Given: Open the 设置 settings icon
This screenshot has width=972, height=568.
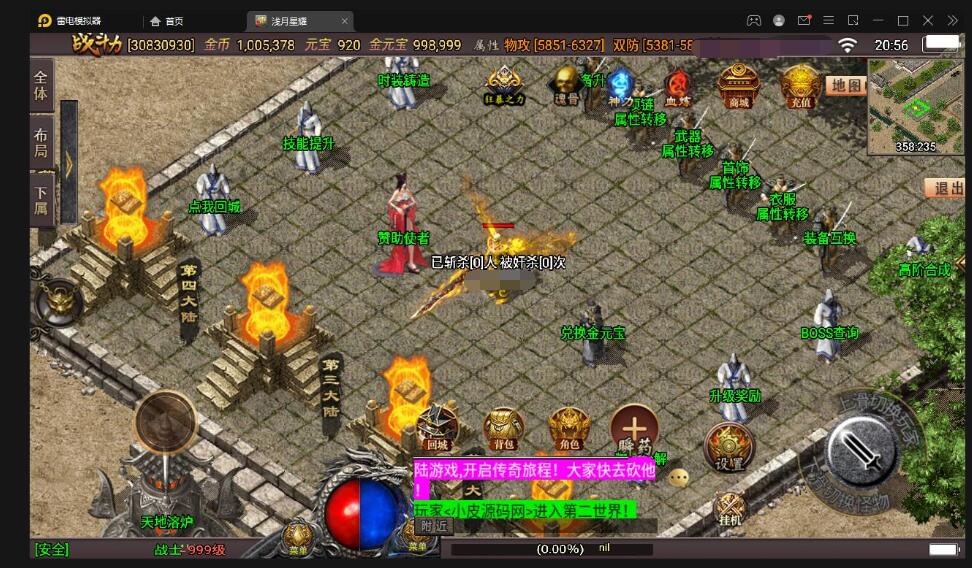Looking at the screenshot, I should coord(729,447).
